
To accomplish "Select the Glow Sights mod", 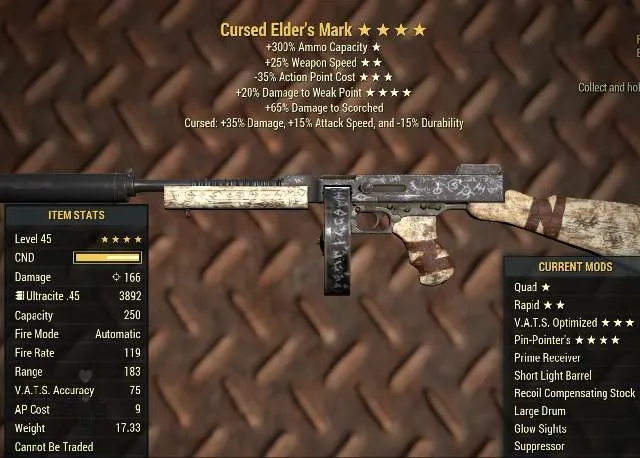I will tap(540, 429).
